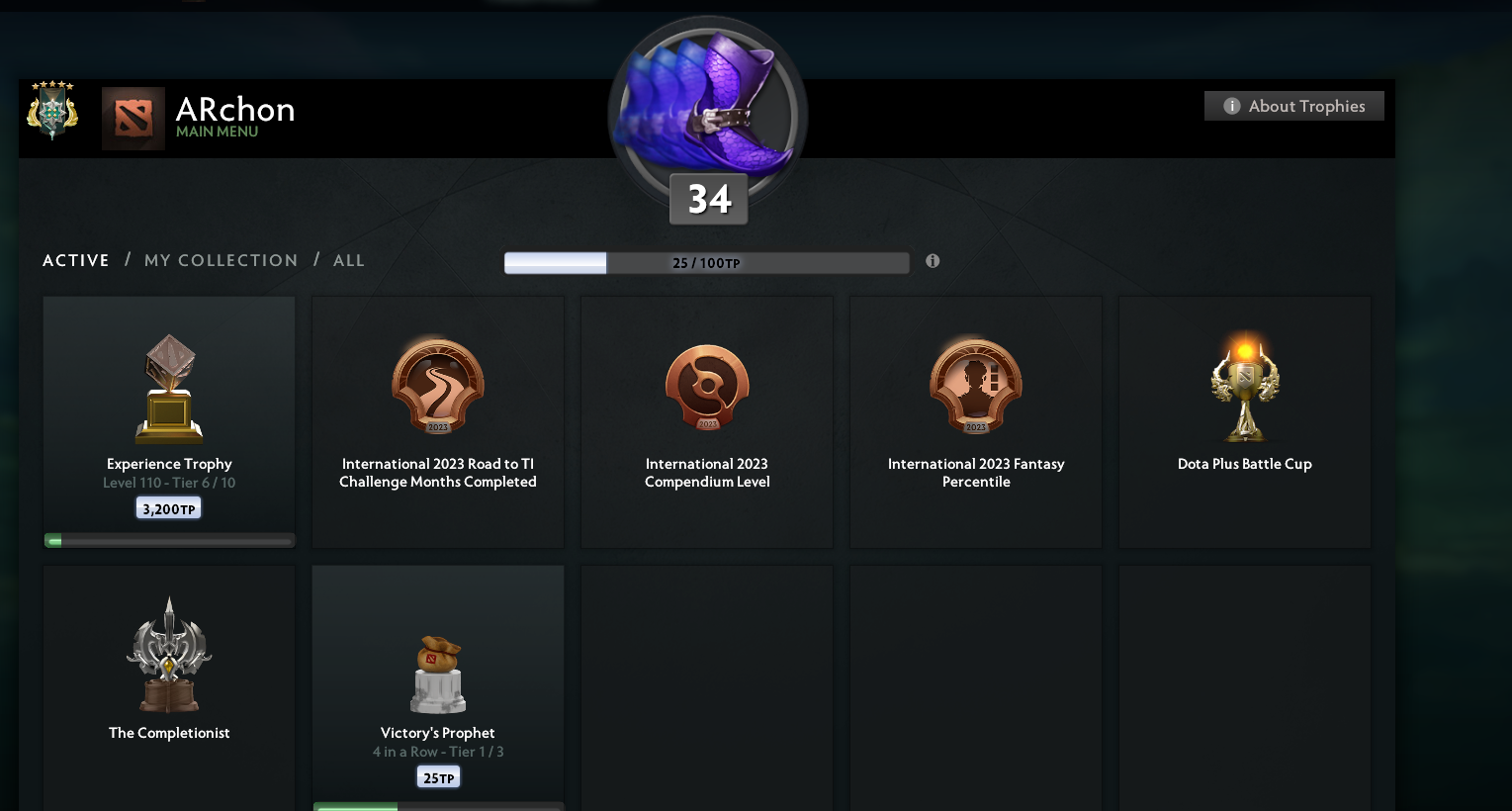Open the Experience Trophy icon
The height and width of the screenshot is (811, 1512).
[x=168, y=388]
